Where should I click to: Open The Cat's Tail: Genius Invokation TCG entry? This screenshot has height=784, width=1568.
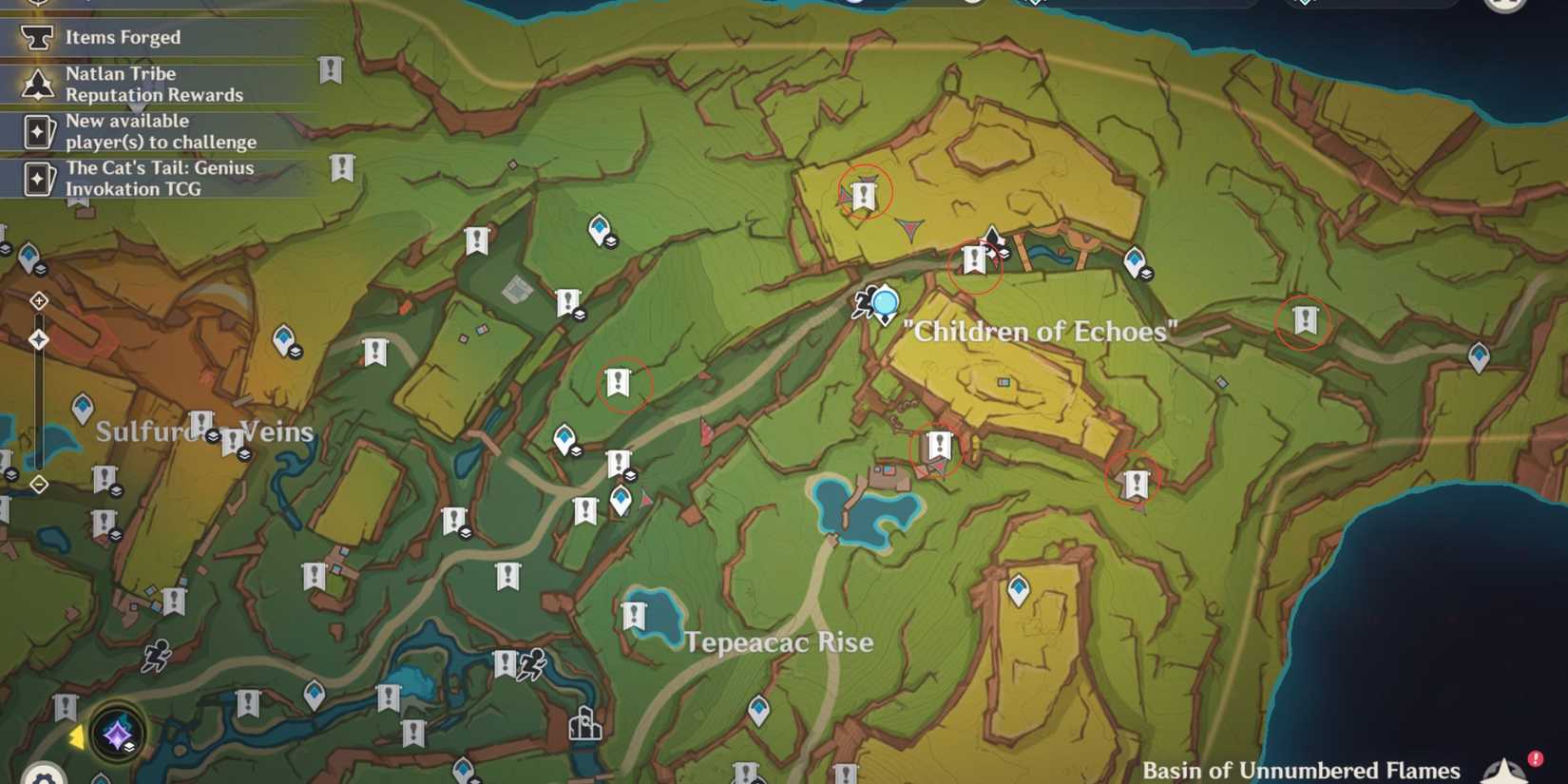pos(160,178)
